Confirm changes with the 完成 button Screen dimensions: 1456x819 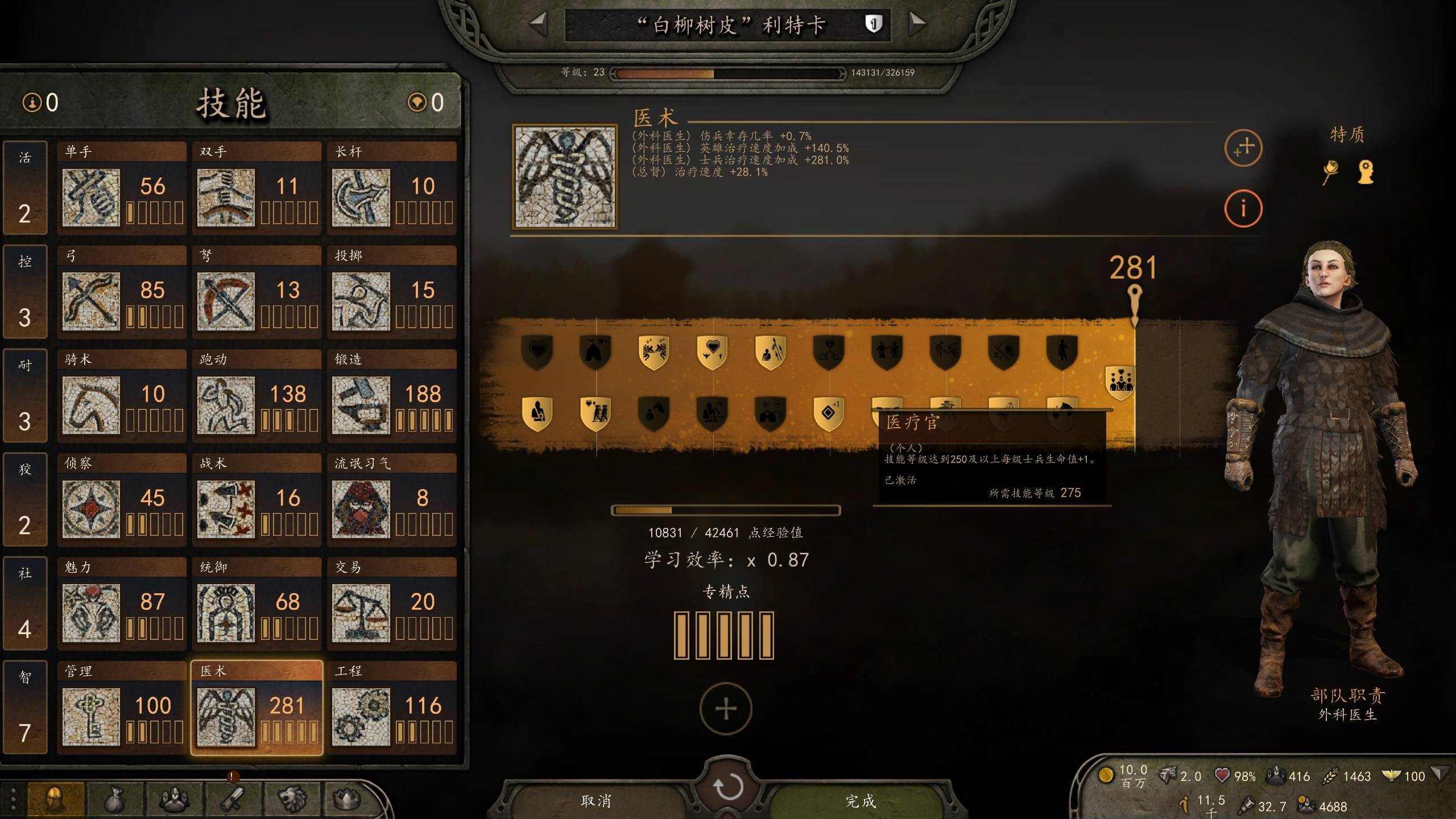pyautogui.click(x=860, y=801)
